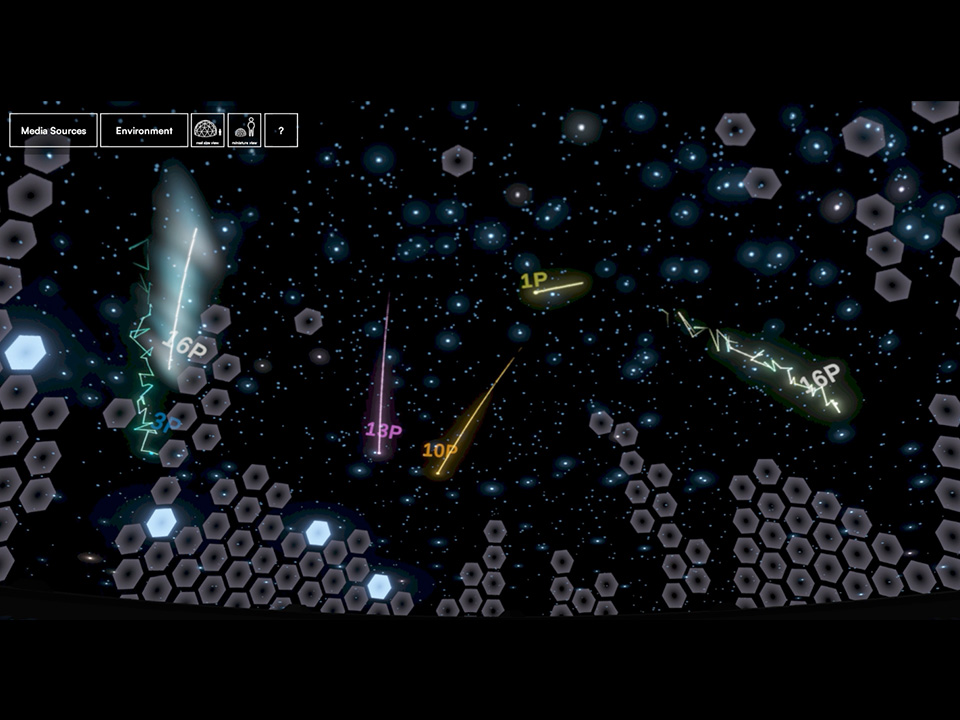
Task: Switch to miniature dome view
Action: click(x=244, y=130)
